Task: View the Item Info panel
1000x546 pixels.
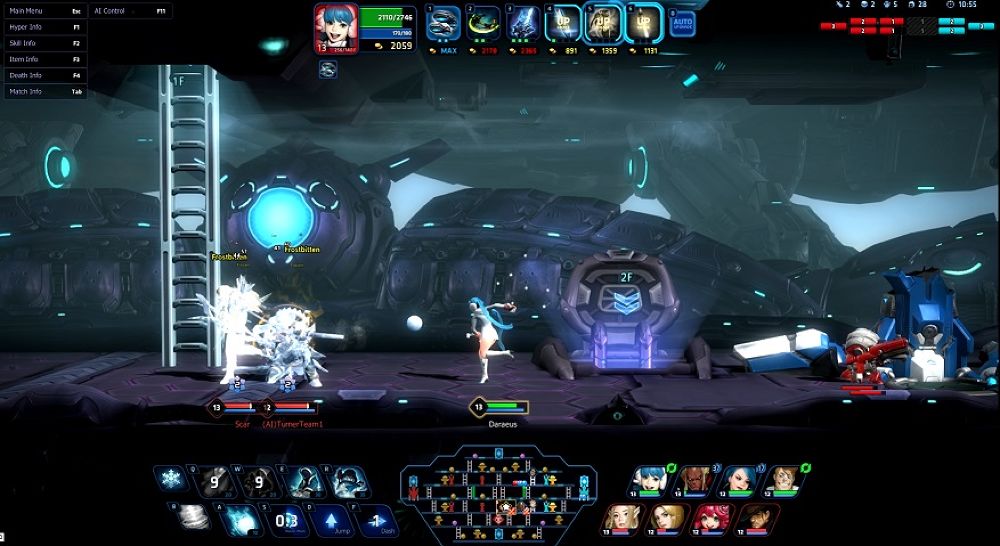Action: tap(44, 59)
